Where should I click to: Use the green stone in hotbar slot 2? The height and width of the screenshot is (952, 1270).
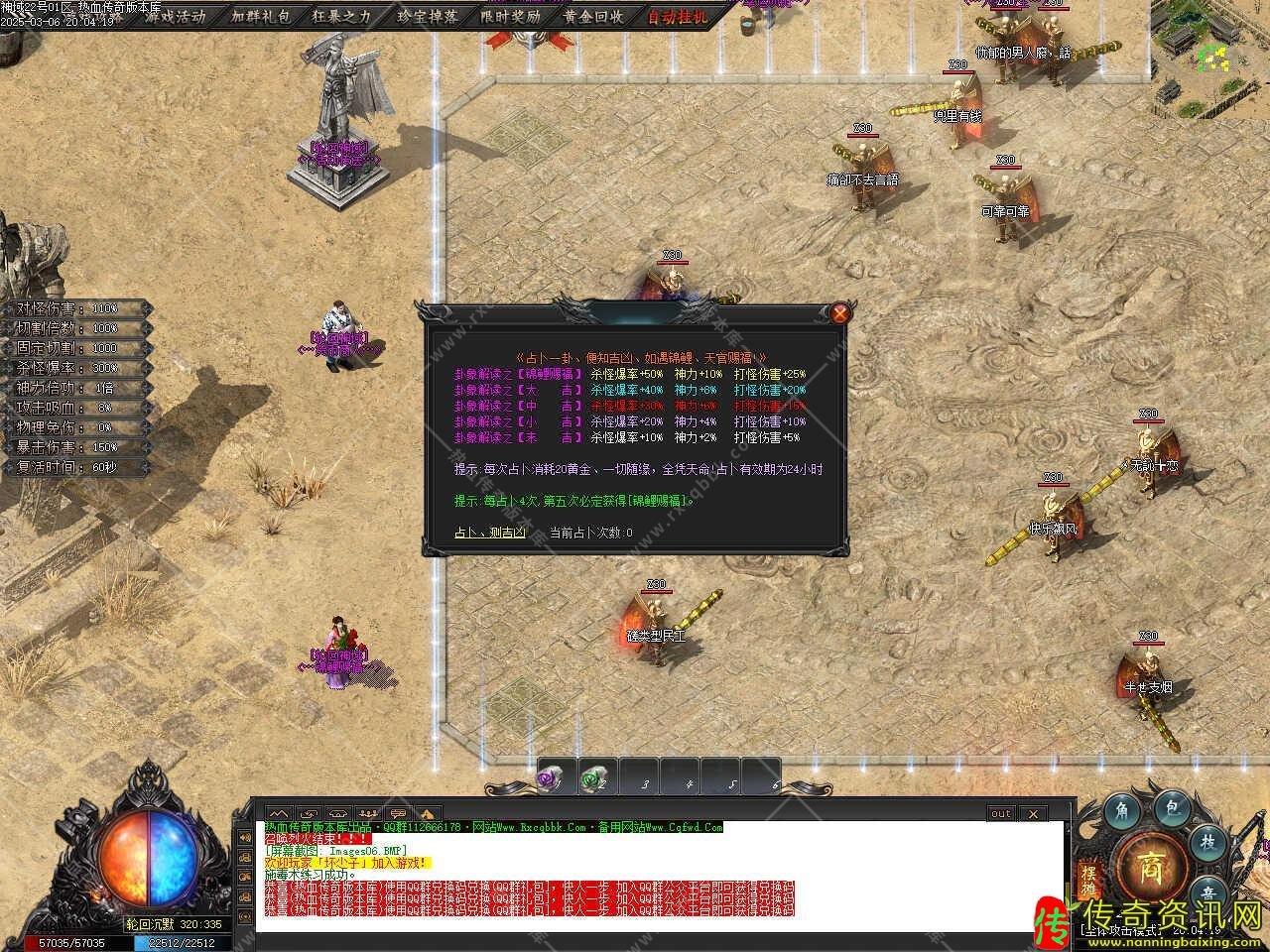[x=594, y=779]
